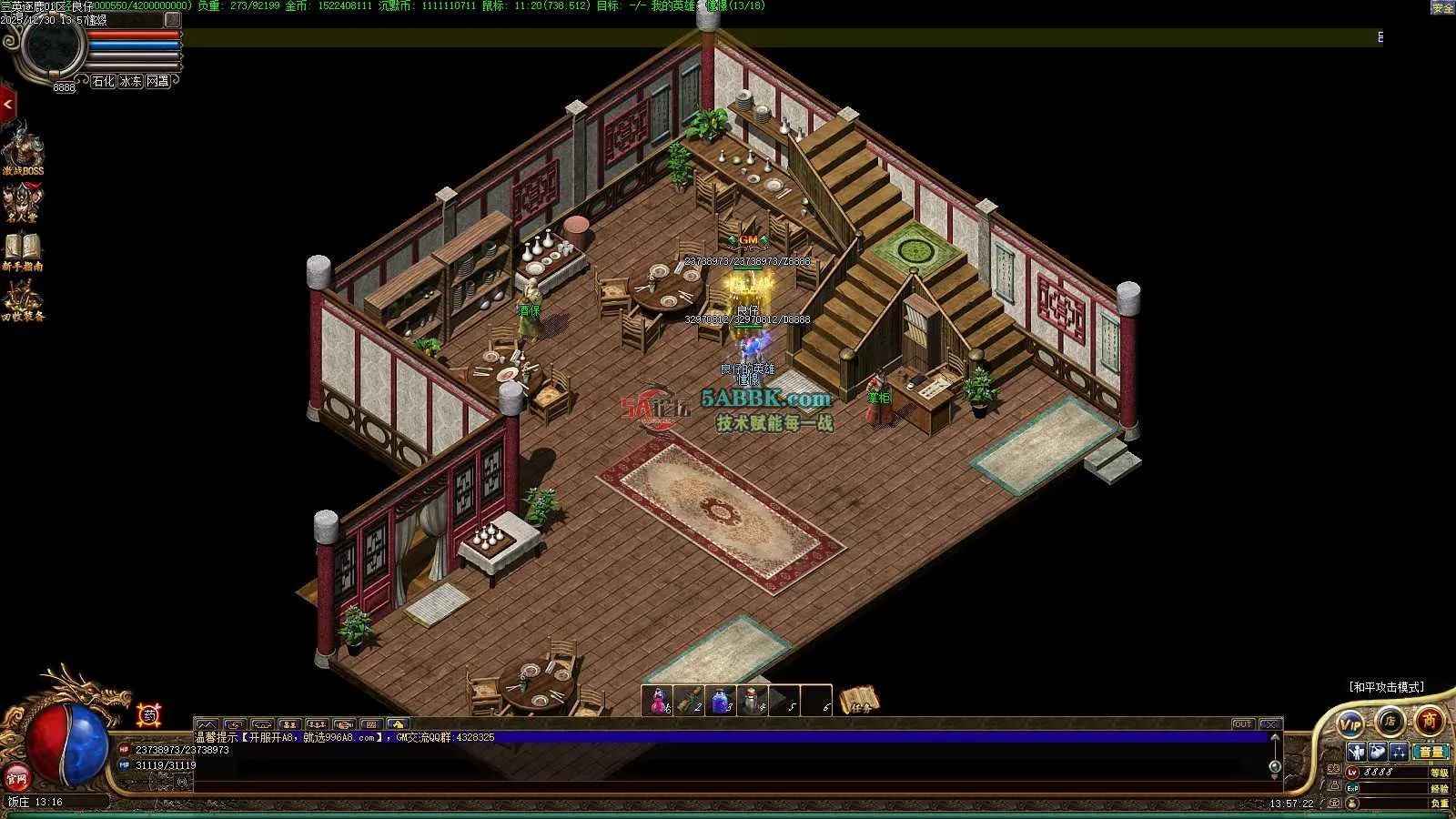
Task: Open the 官网 official website button
Action: (16, 779)
